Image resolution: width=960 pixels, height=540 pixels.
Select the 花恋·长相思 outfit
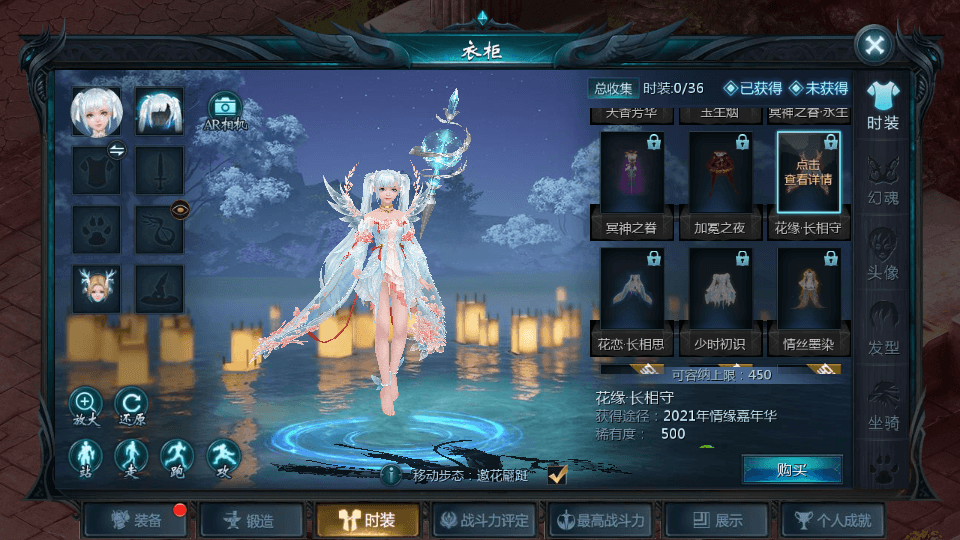click(632, 294)
